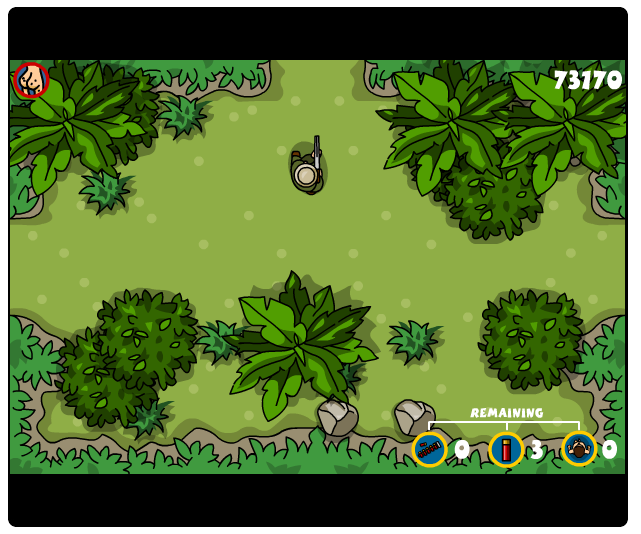Select the remaining enemies head icon
Screen dimensions: 641x534
tap(579, 449)
